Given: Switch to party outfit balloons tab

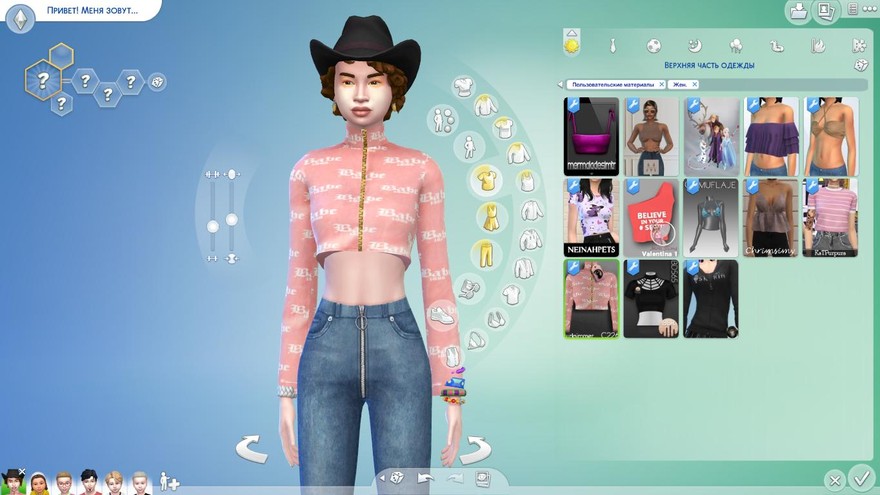Looking at the screenshot, I should pos(736,45).
